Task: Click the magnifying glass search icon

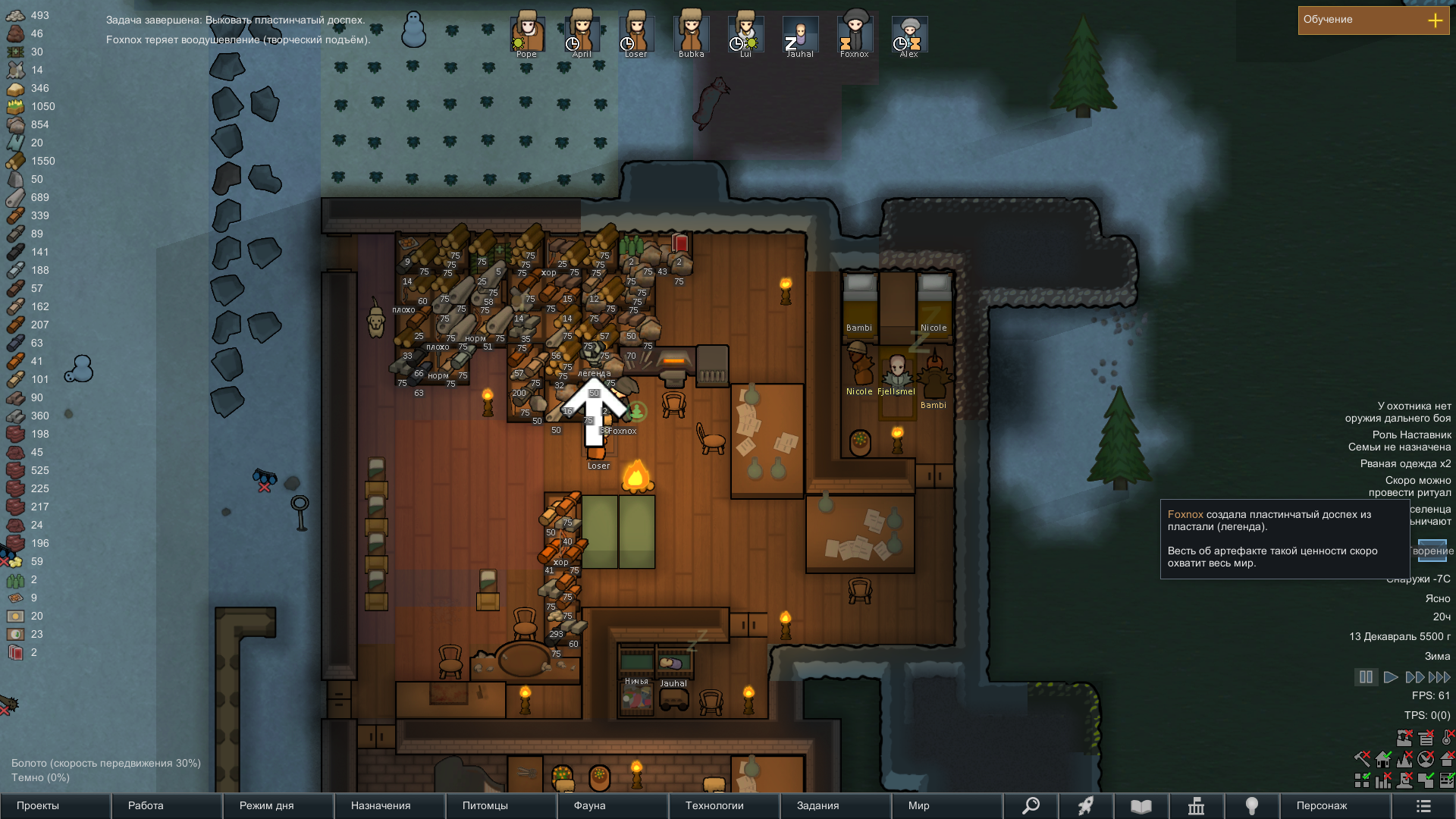Action: (x=1031, y=805)
